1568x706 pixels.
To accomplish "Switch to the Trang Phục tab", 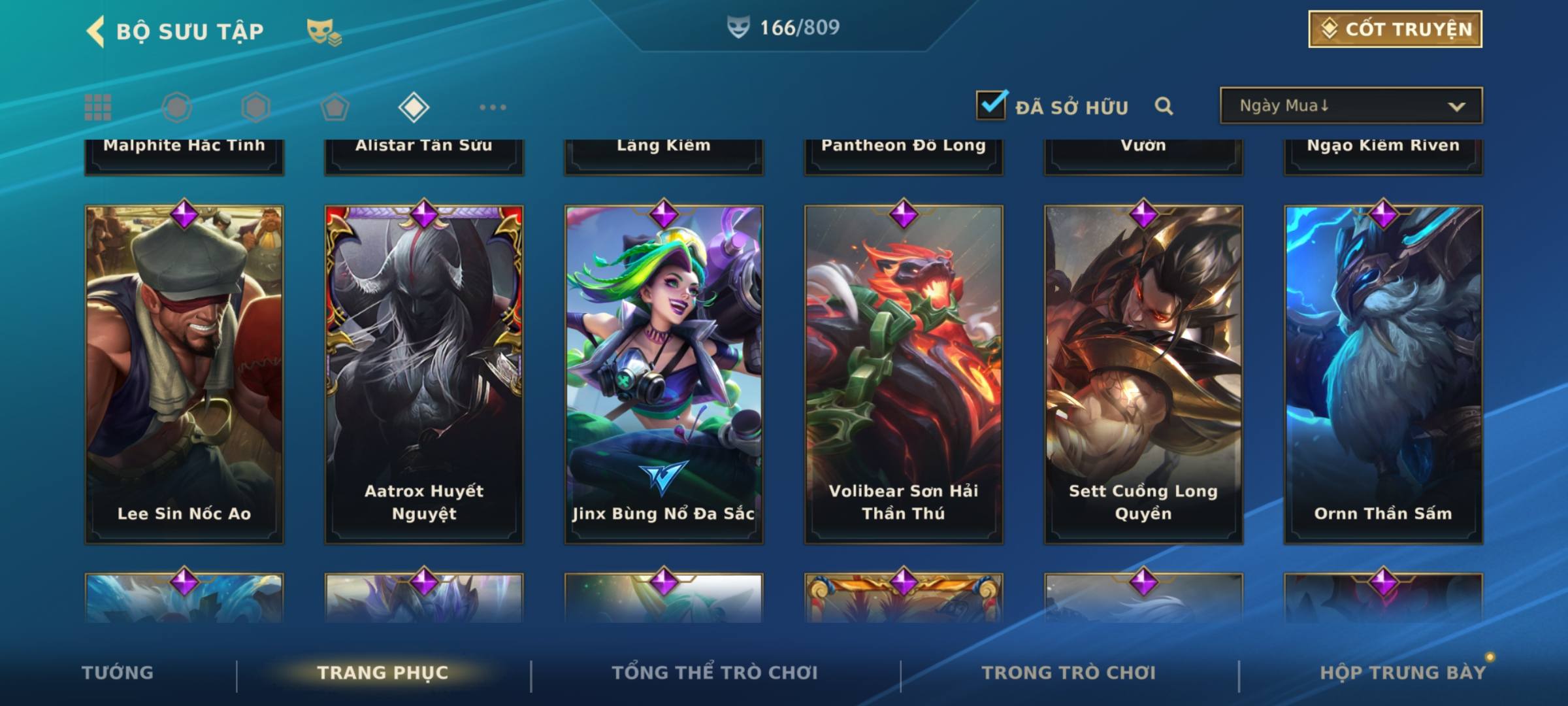I will click(383, 673).
